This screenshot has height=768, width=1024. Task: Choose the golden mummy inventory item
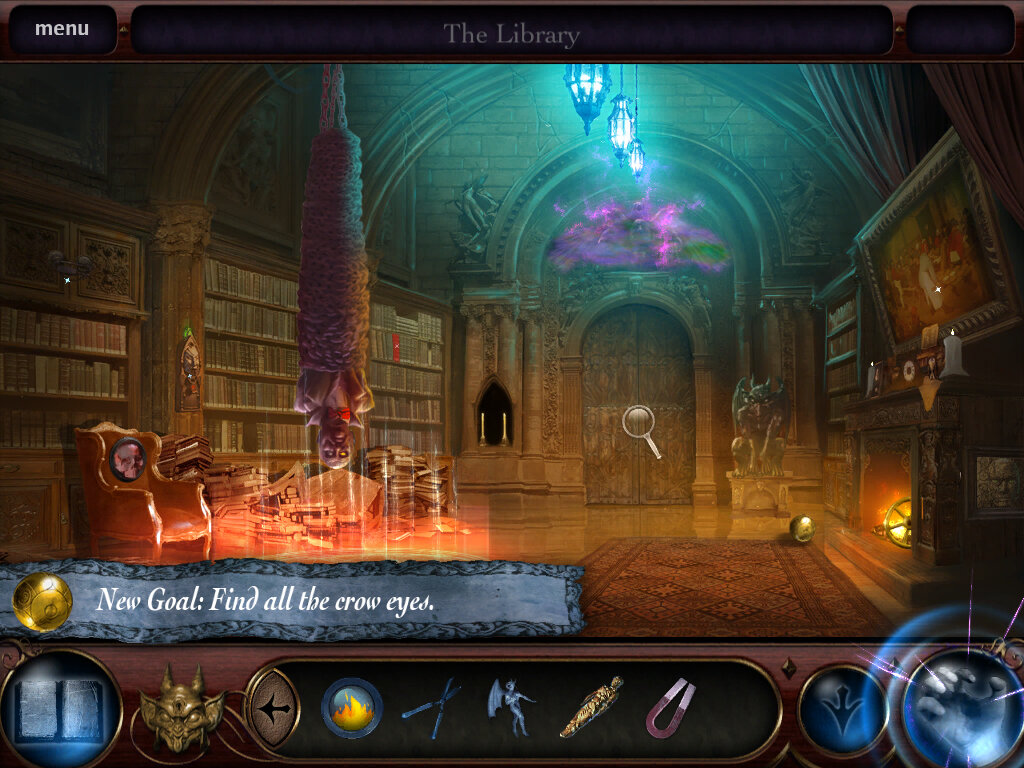591,708
